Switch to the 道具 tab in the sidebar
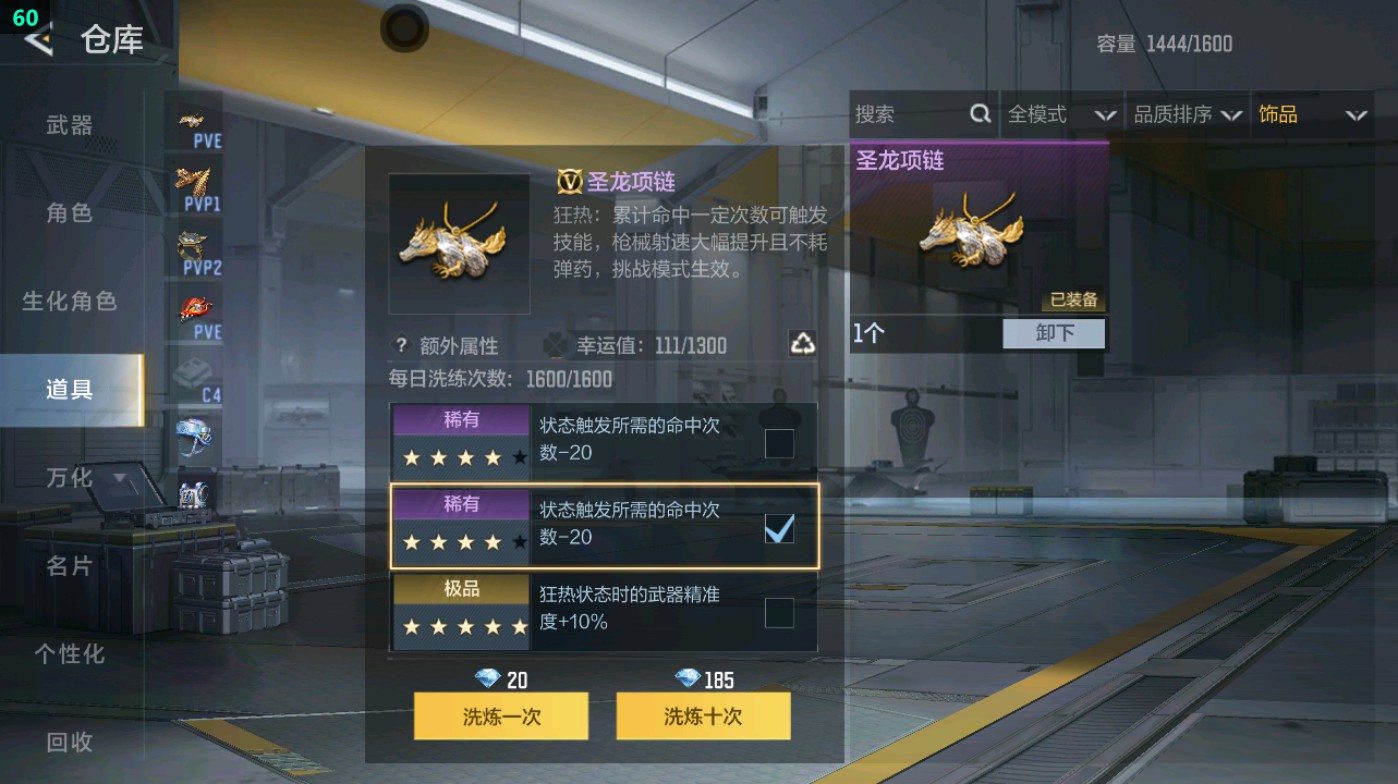 [x=70, y=389]
